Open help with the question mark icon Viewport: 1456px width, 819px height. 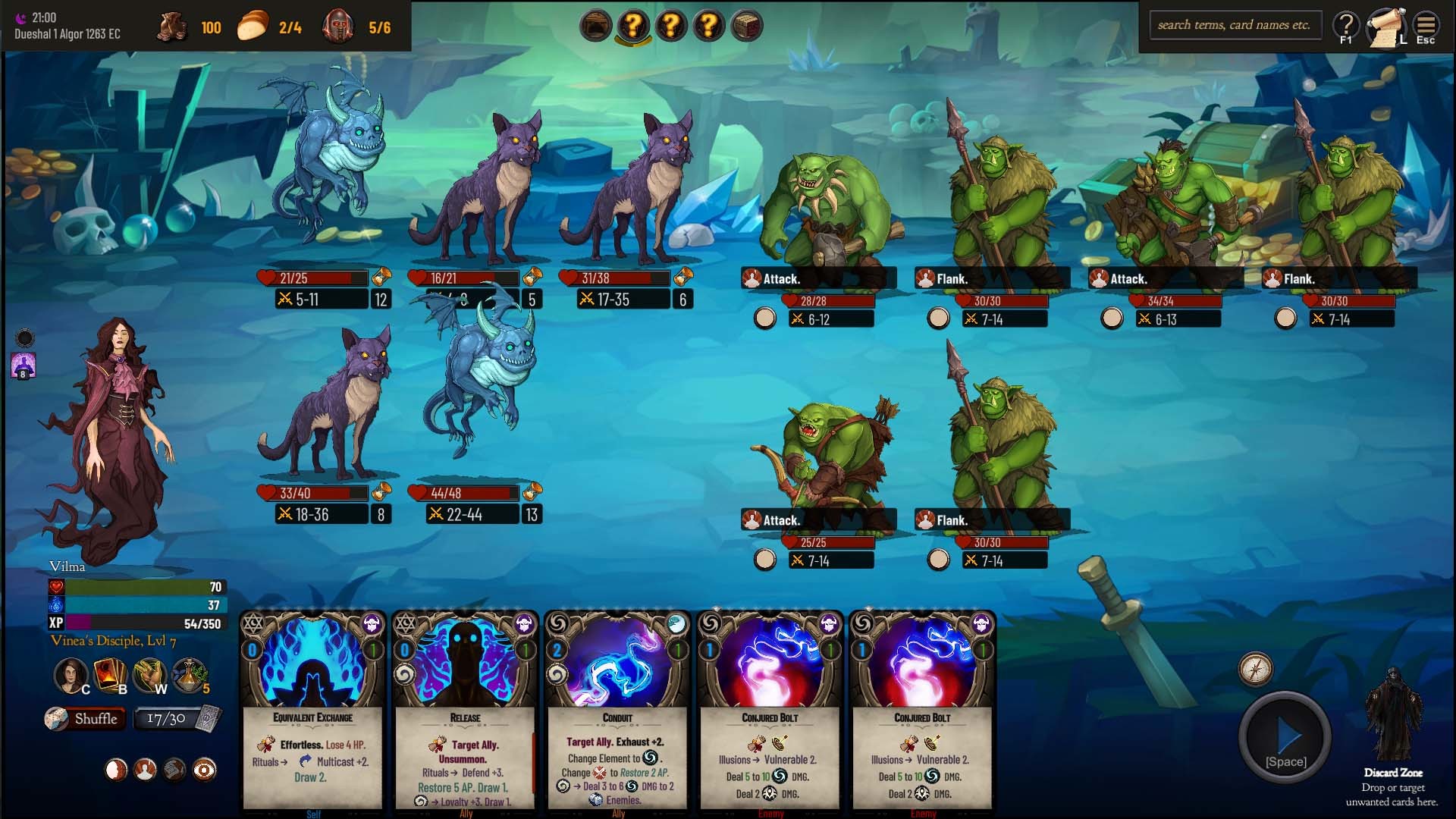(x=1346, y=27)
